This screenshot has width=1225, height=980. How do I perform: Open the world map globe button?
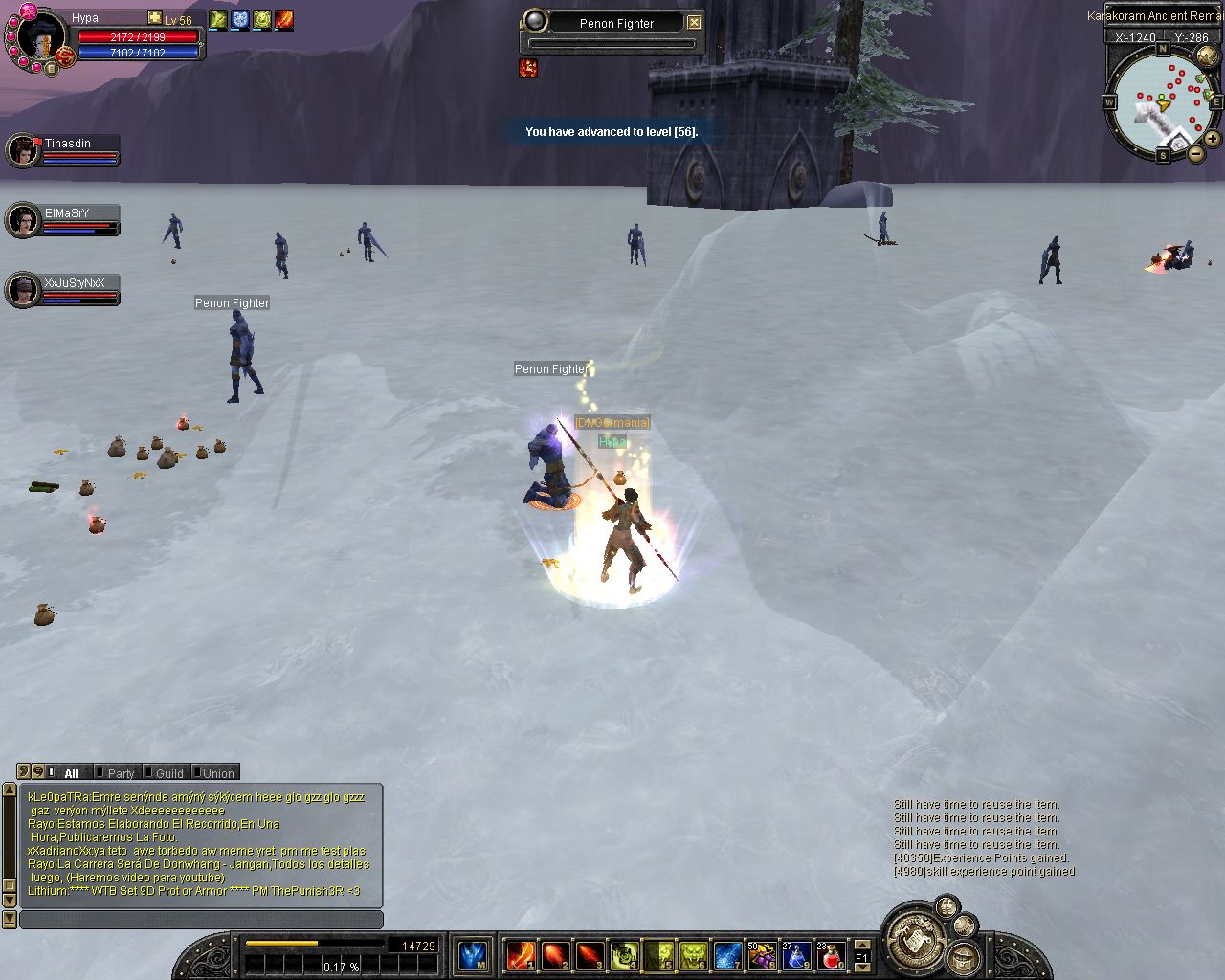pyautogui.click(x=1207, y=55)
